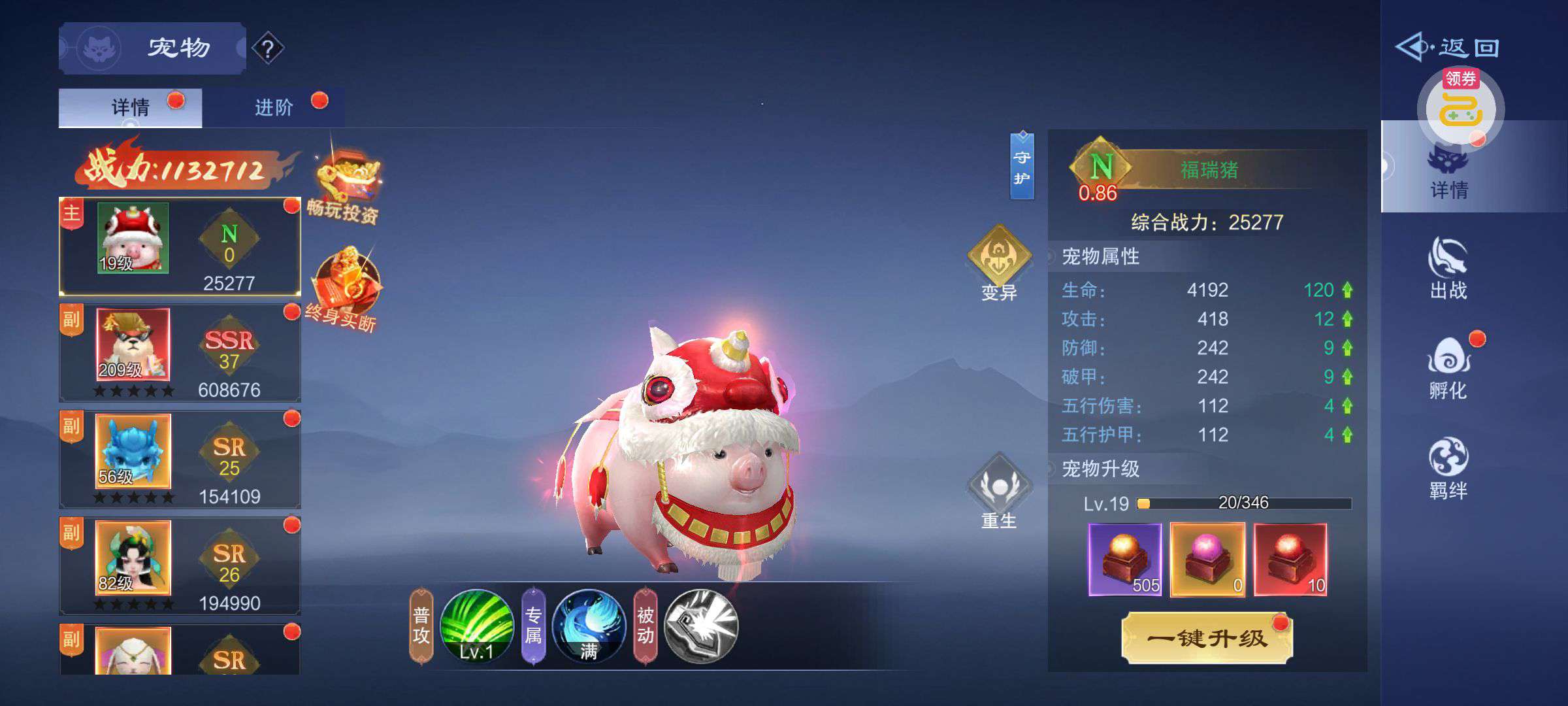Switch to the 进阶 tab
The height and width of the screenshot is (706, 1568).
point(274,107)
